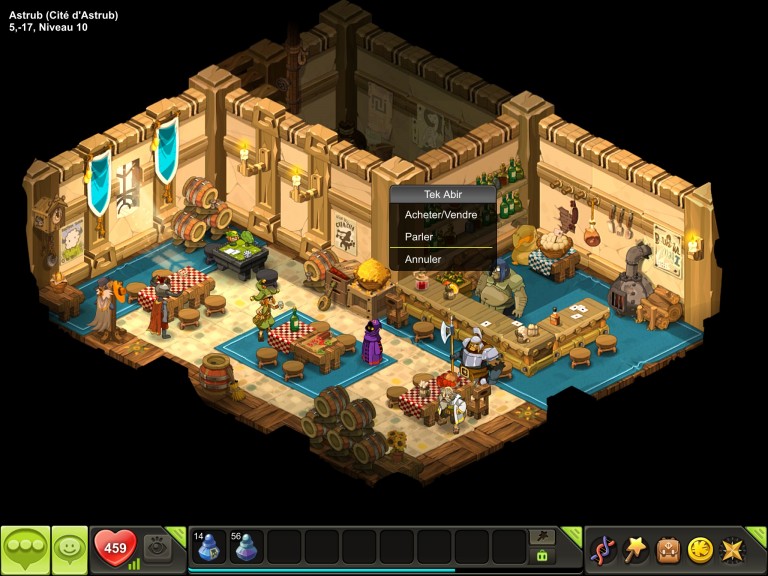Use the potion with 56 charges
The height and width of the screenshot is (576, 768).
246,547
